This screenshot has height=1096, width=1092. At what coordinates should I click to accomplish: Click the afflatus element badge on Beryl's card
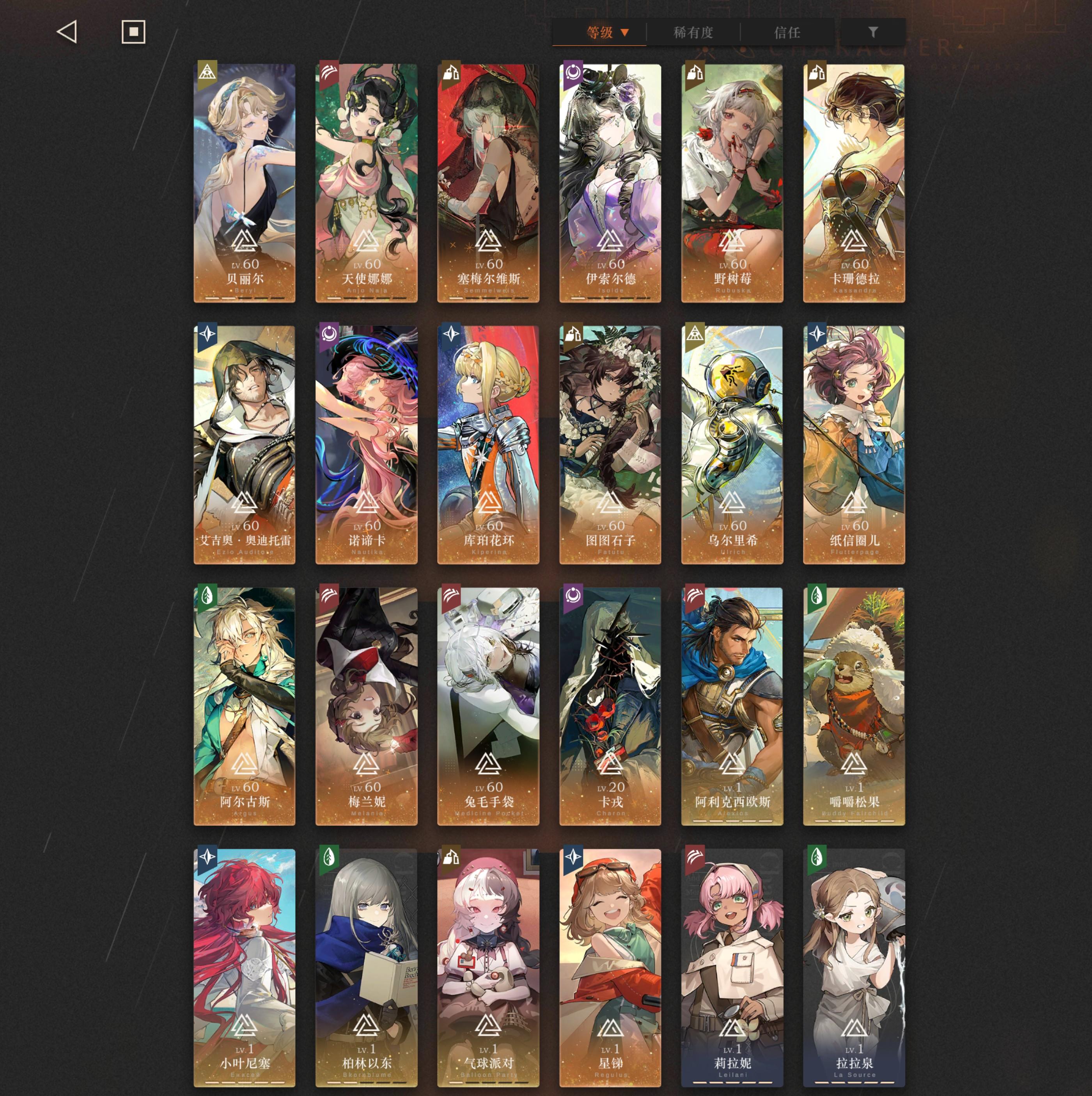tap(207, 71)
